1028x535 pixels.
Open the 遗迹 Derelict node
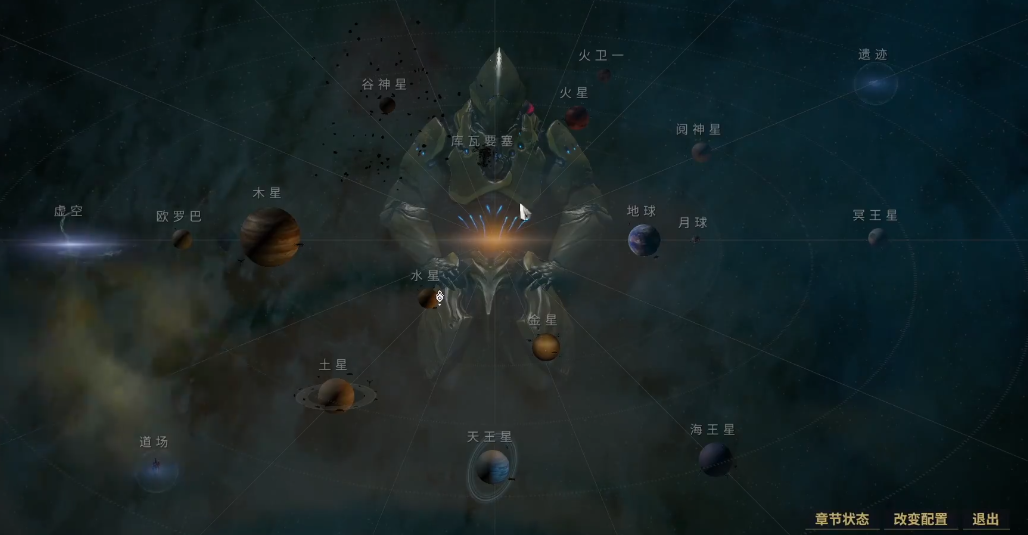874,85
